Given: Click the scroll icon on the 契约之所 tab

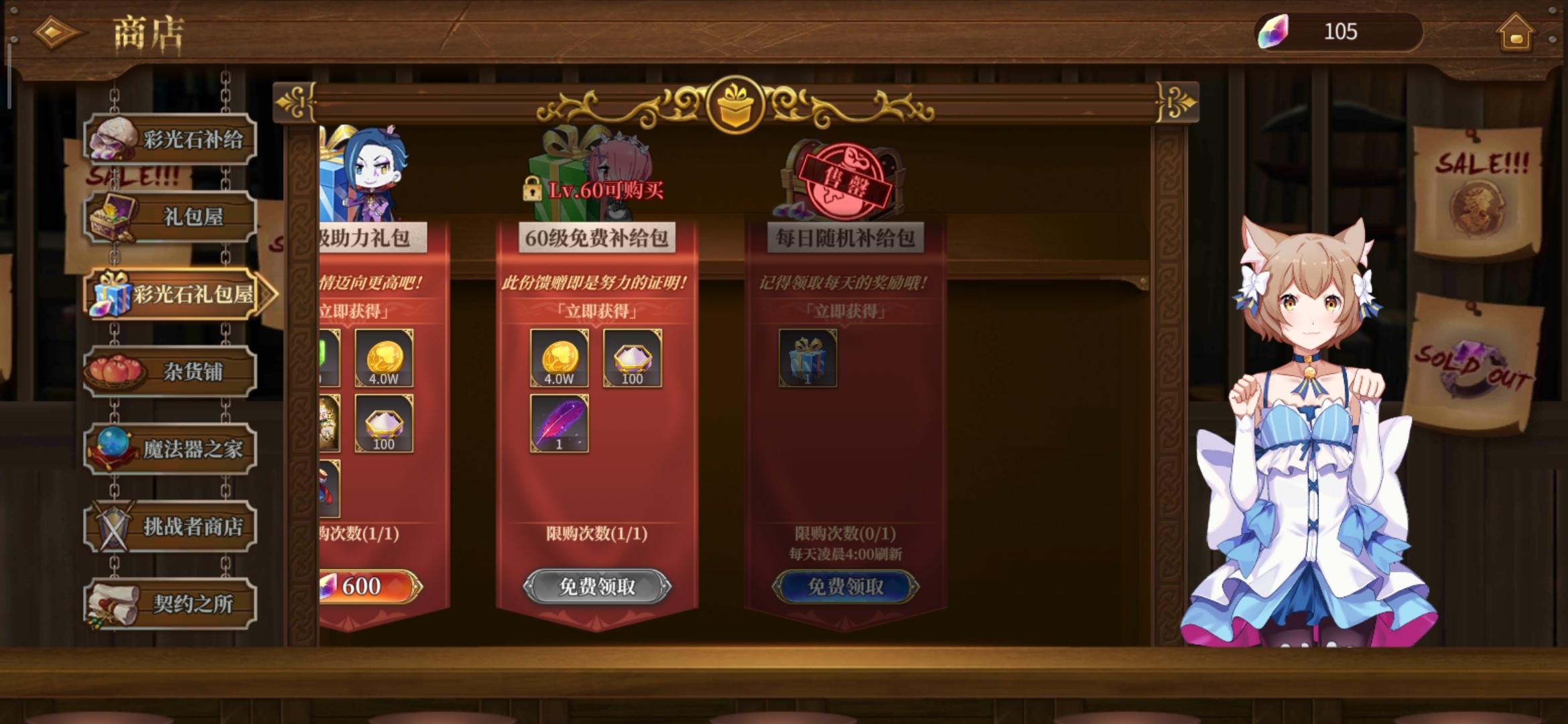Looking at the screenshot, I should (x=113, y=603).
